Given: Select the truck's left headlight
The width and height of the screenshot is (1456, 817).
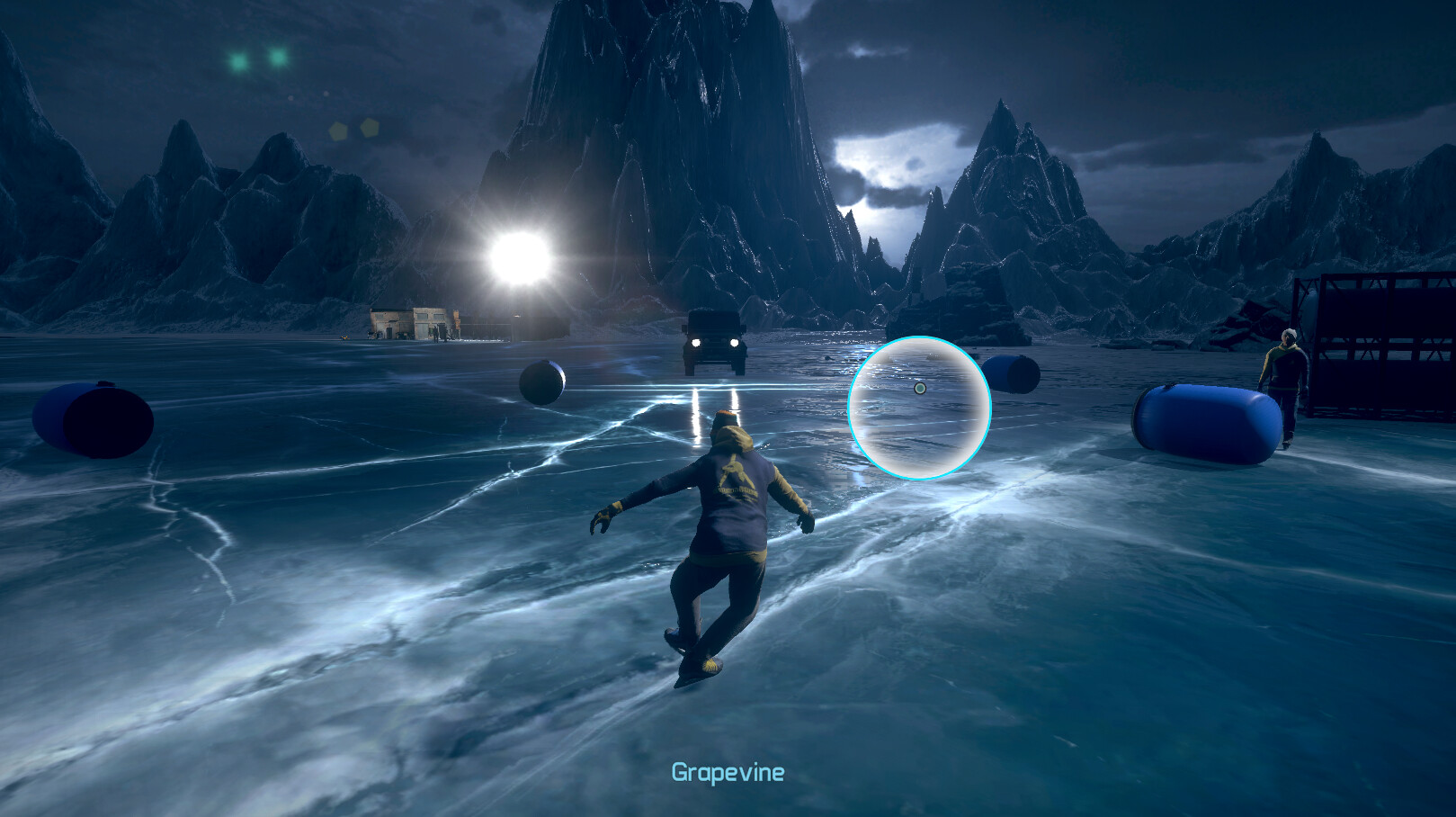Looking at the screenshot, I should pos(696,342).
